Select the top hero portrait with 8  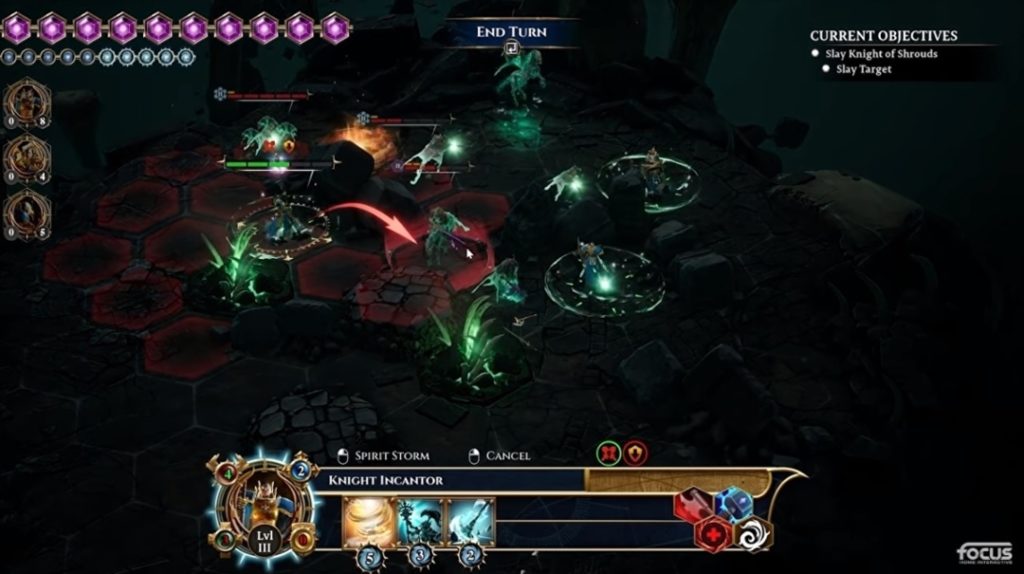click(x=28, y=103)
